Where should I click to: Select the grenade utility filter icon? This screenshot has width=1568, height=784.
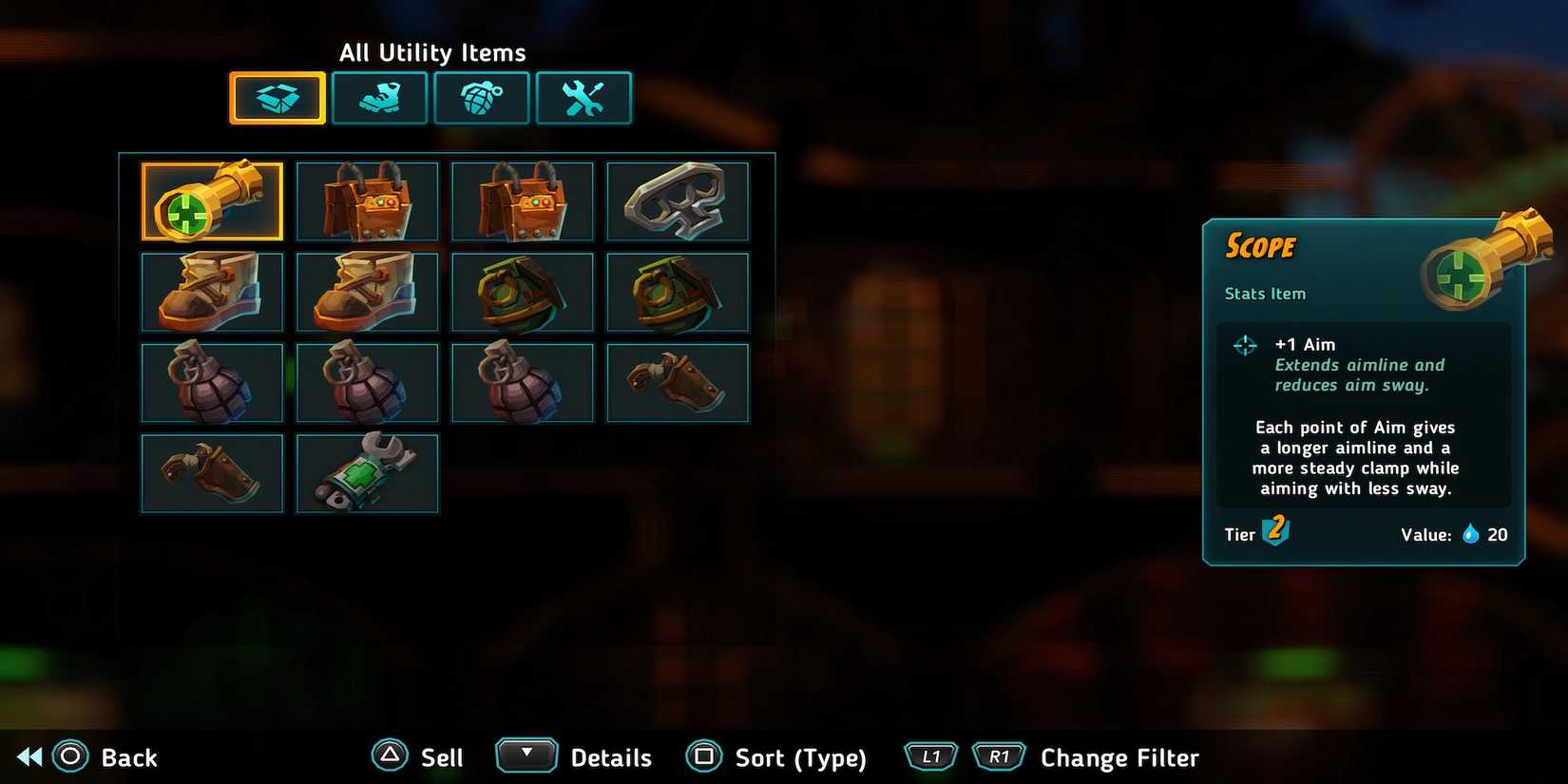pos(482,97)
